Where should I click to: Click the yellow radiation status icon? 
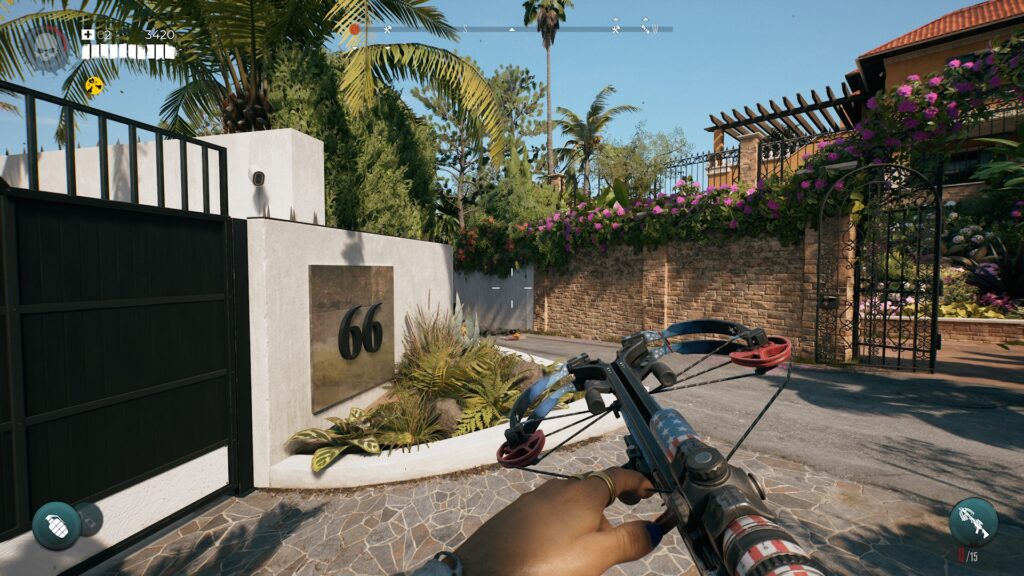[94, 86]
